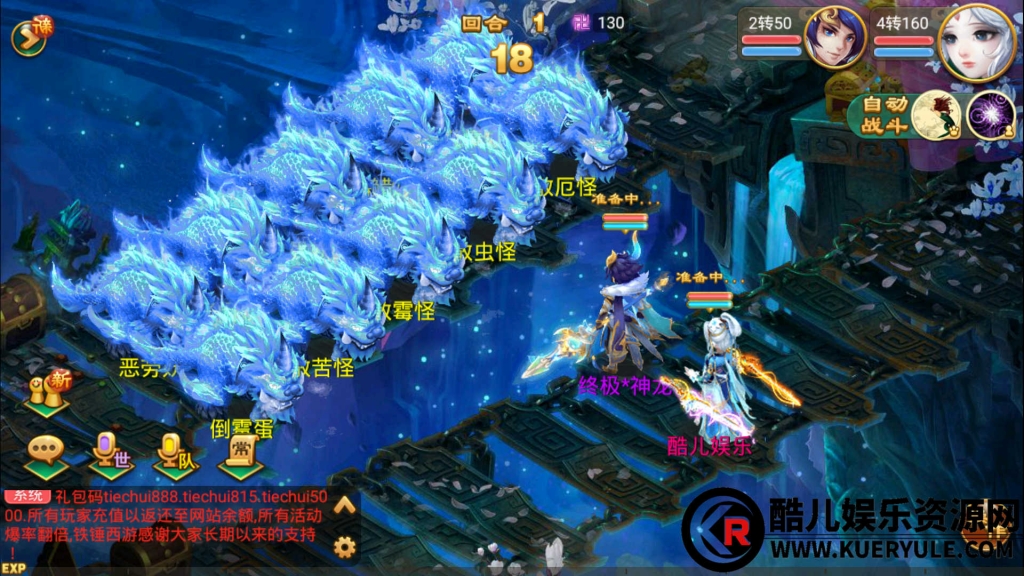Open the chat speech bubble icon
The height and width of the screenshot is (576, 1024).
tap(47, 453)
